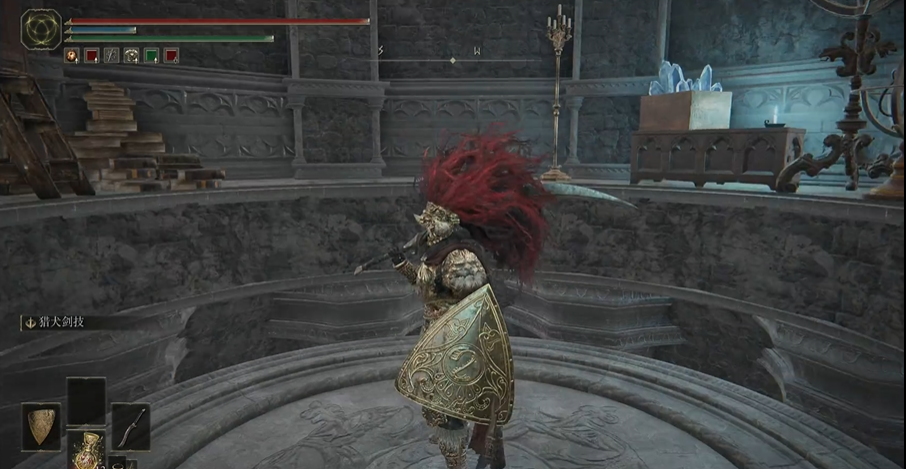
Task: Choose the curved sword weapon slot
Action: [131, 426]
